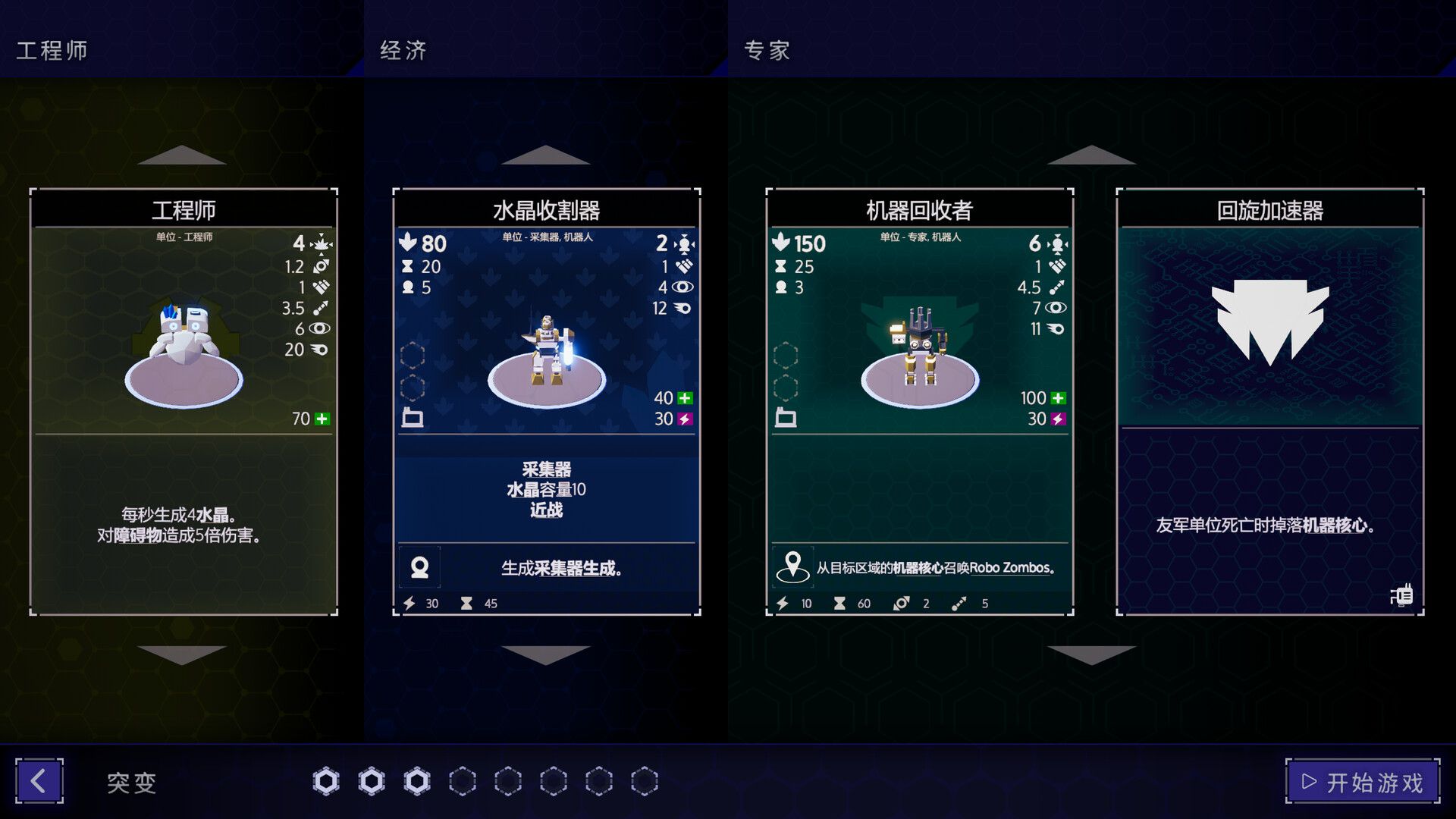Switch to the 经济 tab

click(x=402, y=51)
